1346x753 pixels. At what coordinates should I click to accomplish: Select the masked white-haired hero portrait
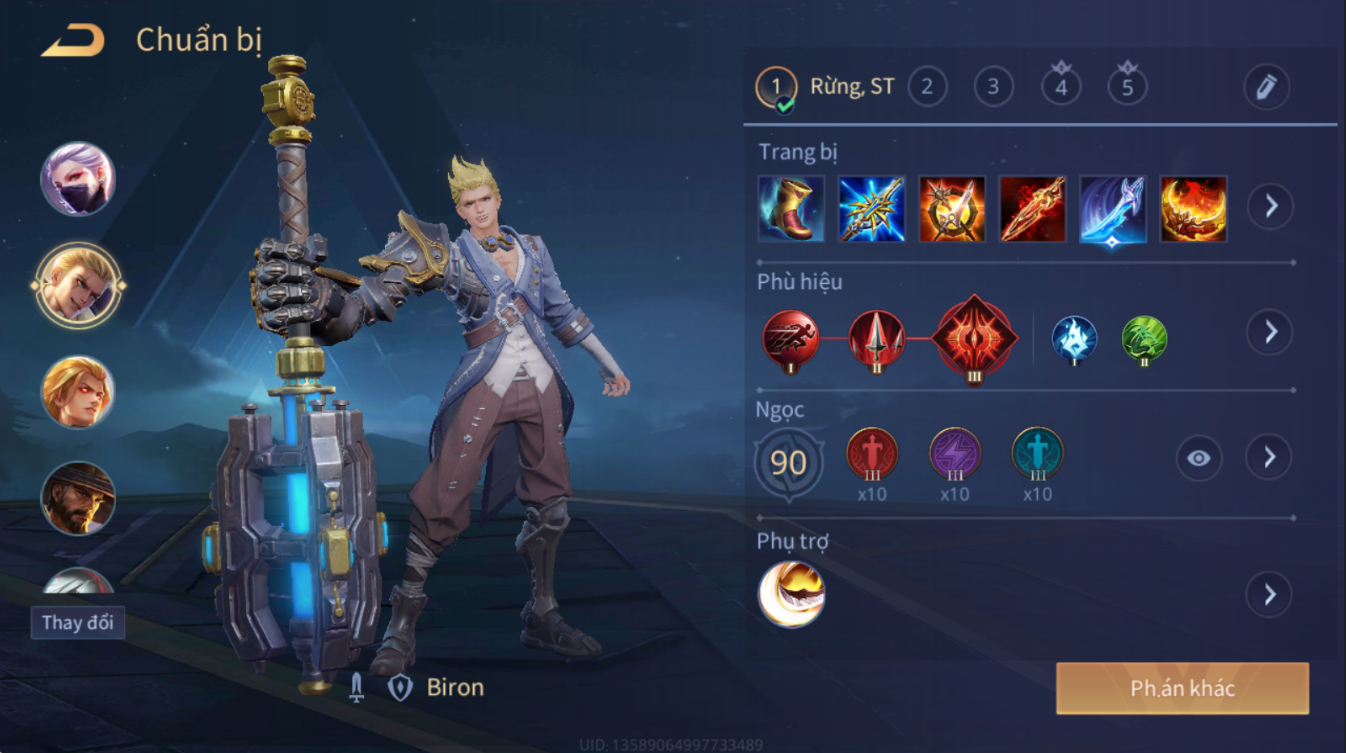click(78, 180)
